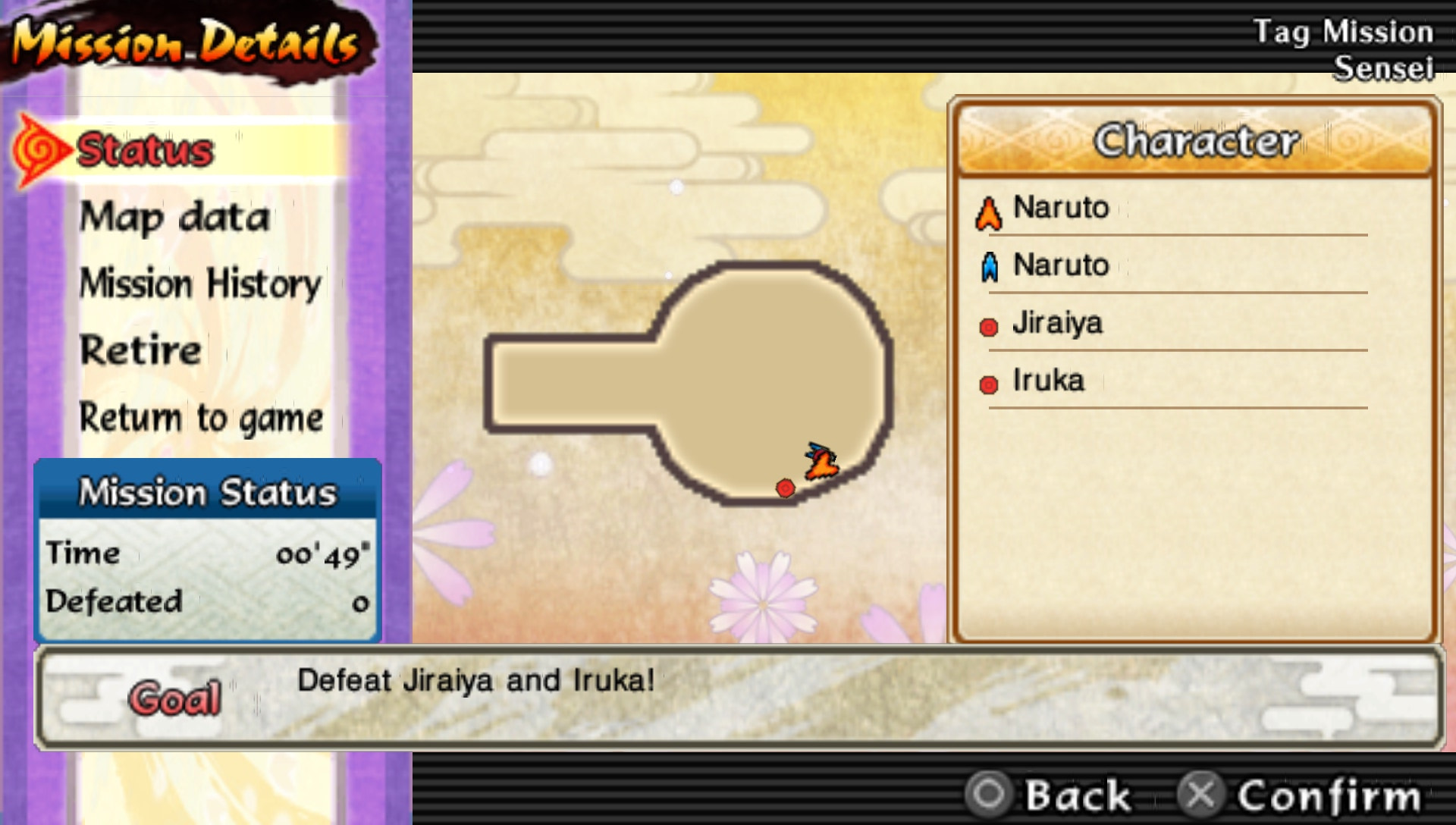Click the Character panel header

(x=1197, y=141)
